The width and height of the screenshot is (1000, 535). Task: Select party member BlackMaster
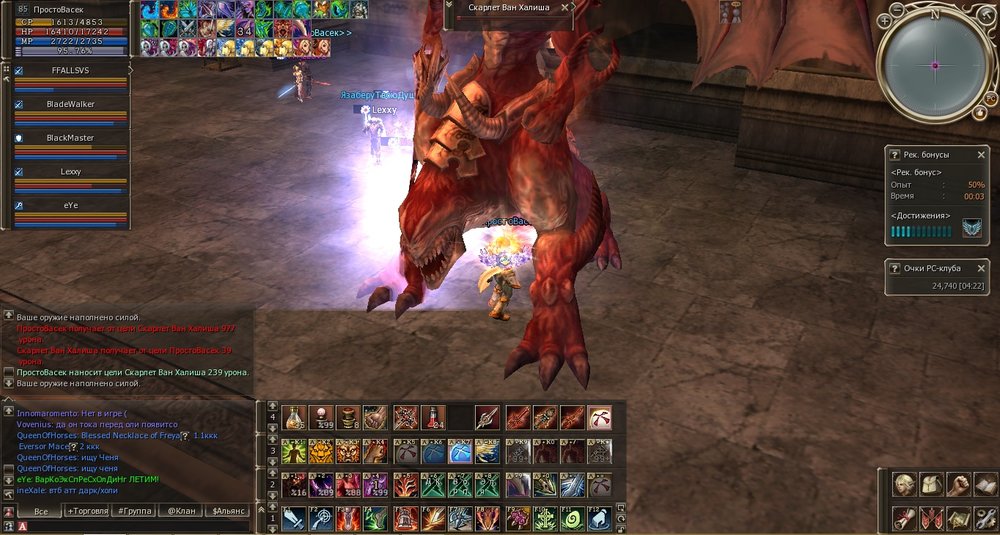(x=70, y=138)
